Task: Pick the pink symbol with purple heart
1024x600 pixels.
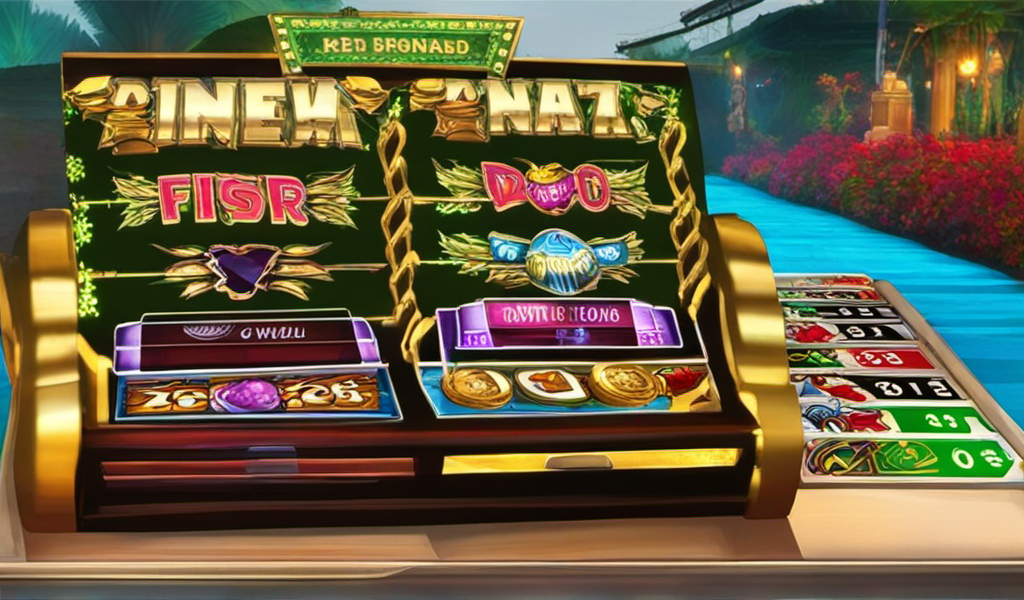Action: 543,187
